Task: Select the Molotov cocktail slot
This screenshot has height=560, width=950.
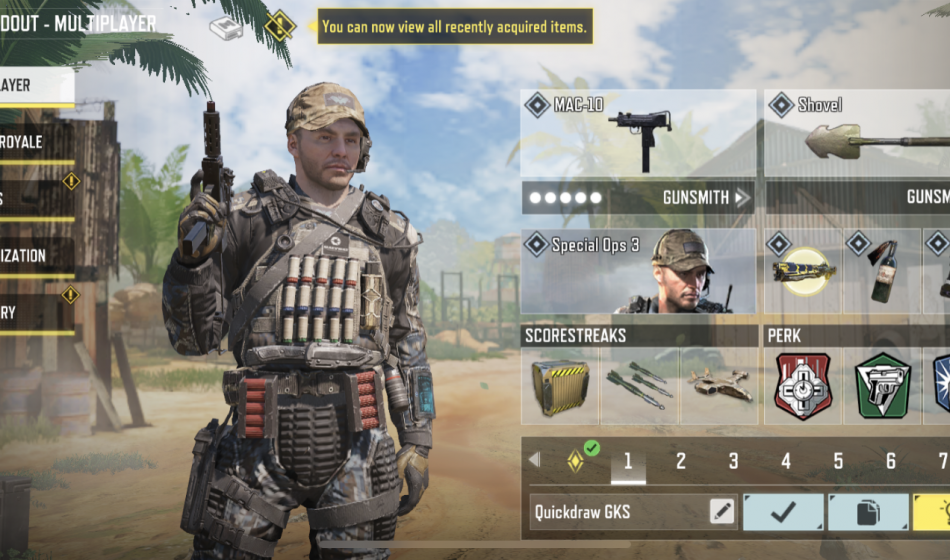Action: pos(882,271)
